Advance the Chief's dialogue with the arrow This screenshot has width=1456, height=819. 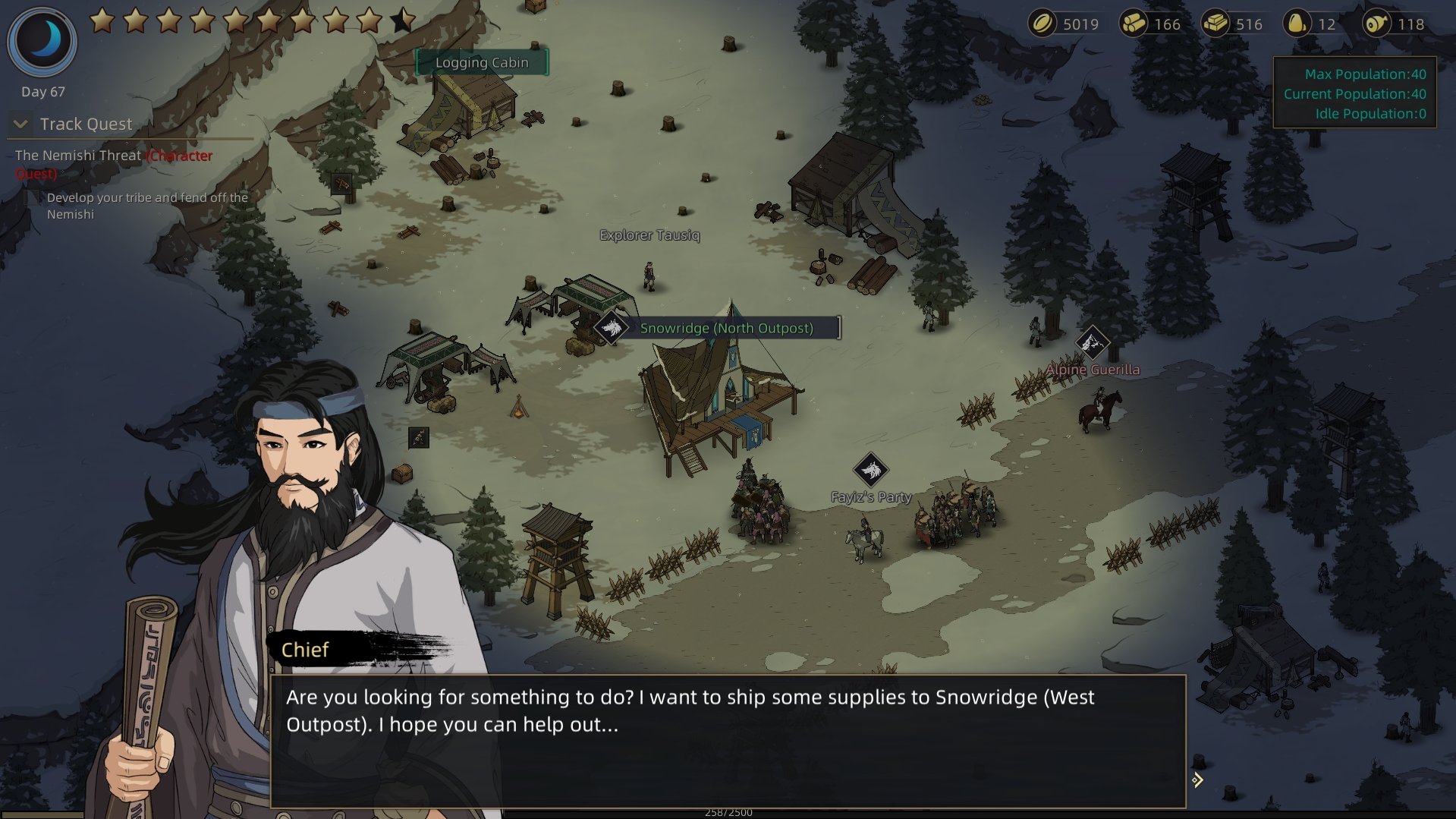1197,780
